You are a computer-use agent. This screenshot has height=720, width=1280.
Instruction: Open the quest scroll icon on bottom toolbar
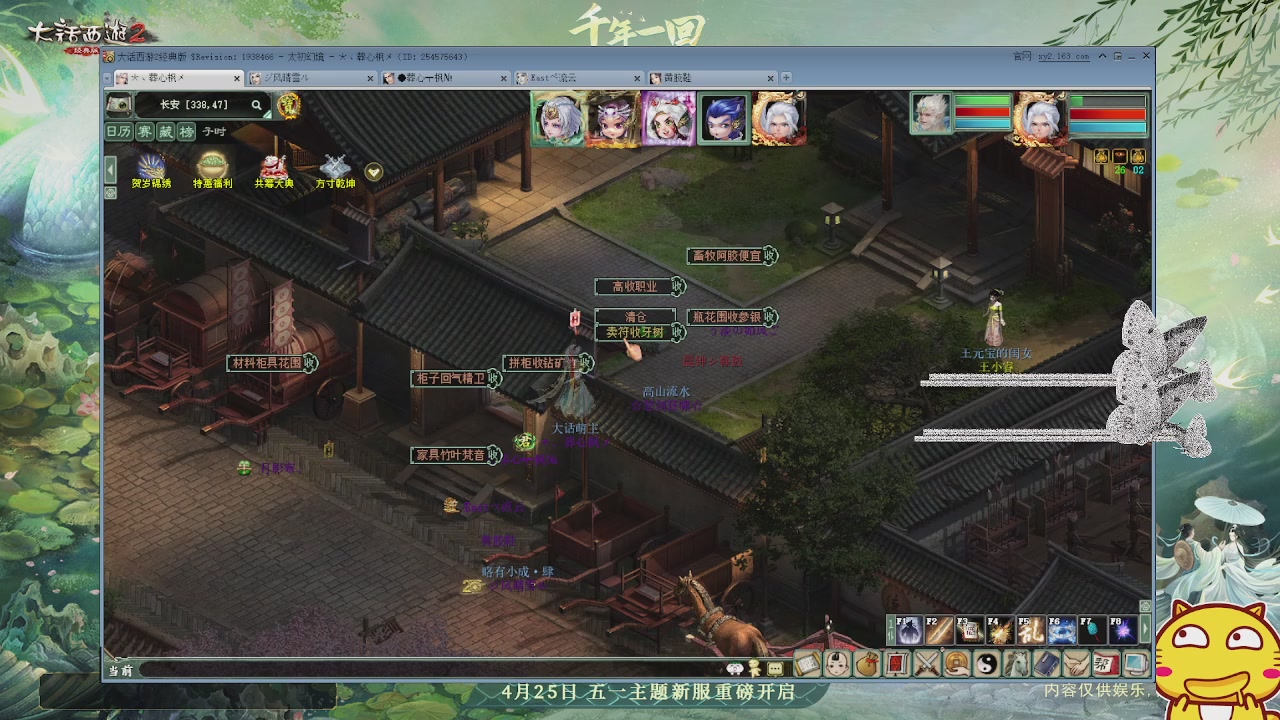tap(807, 663)
